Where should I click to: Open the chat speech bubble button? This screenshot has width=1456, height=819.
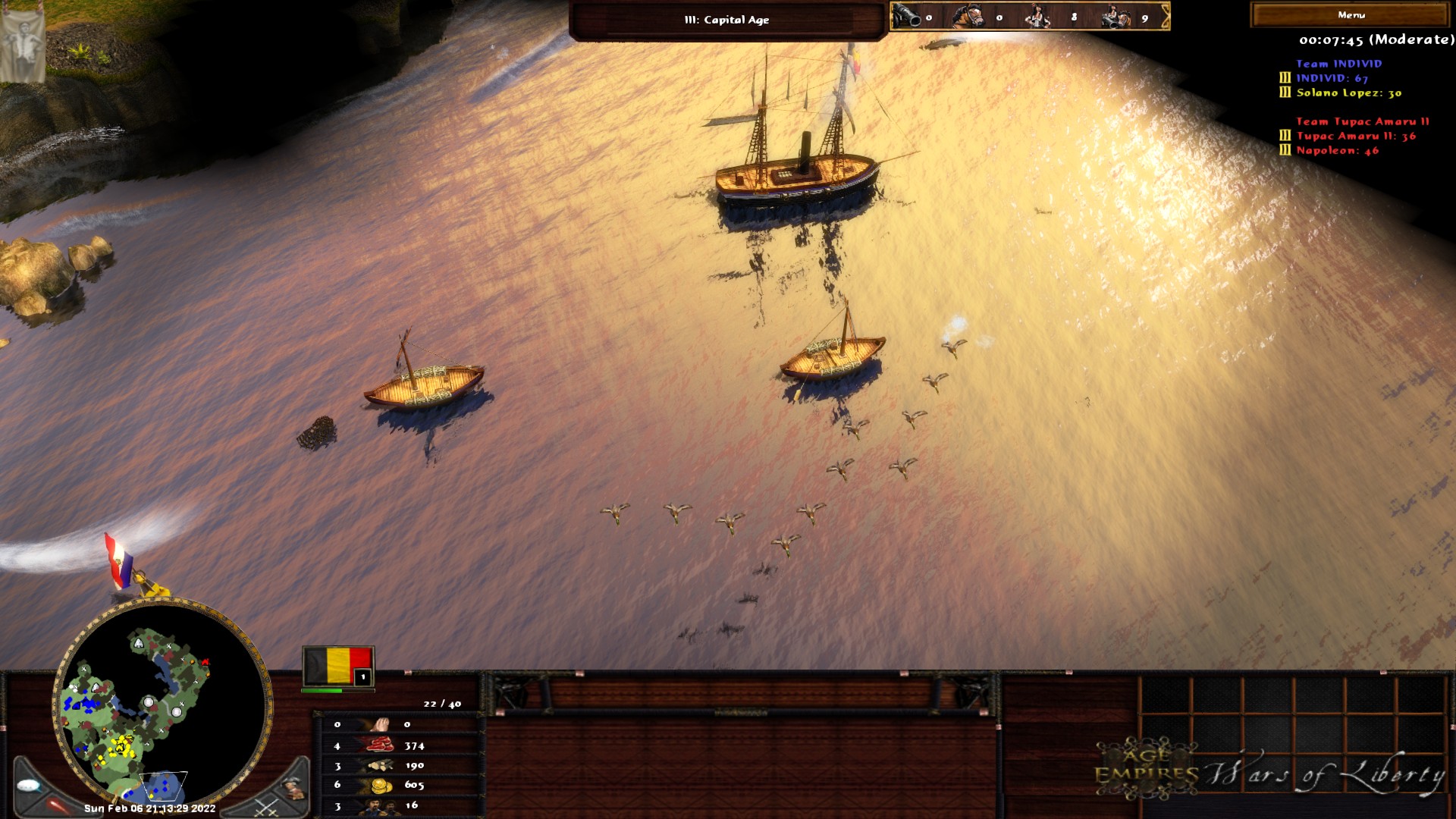(x=29, y=786)
